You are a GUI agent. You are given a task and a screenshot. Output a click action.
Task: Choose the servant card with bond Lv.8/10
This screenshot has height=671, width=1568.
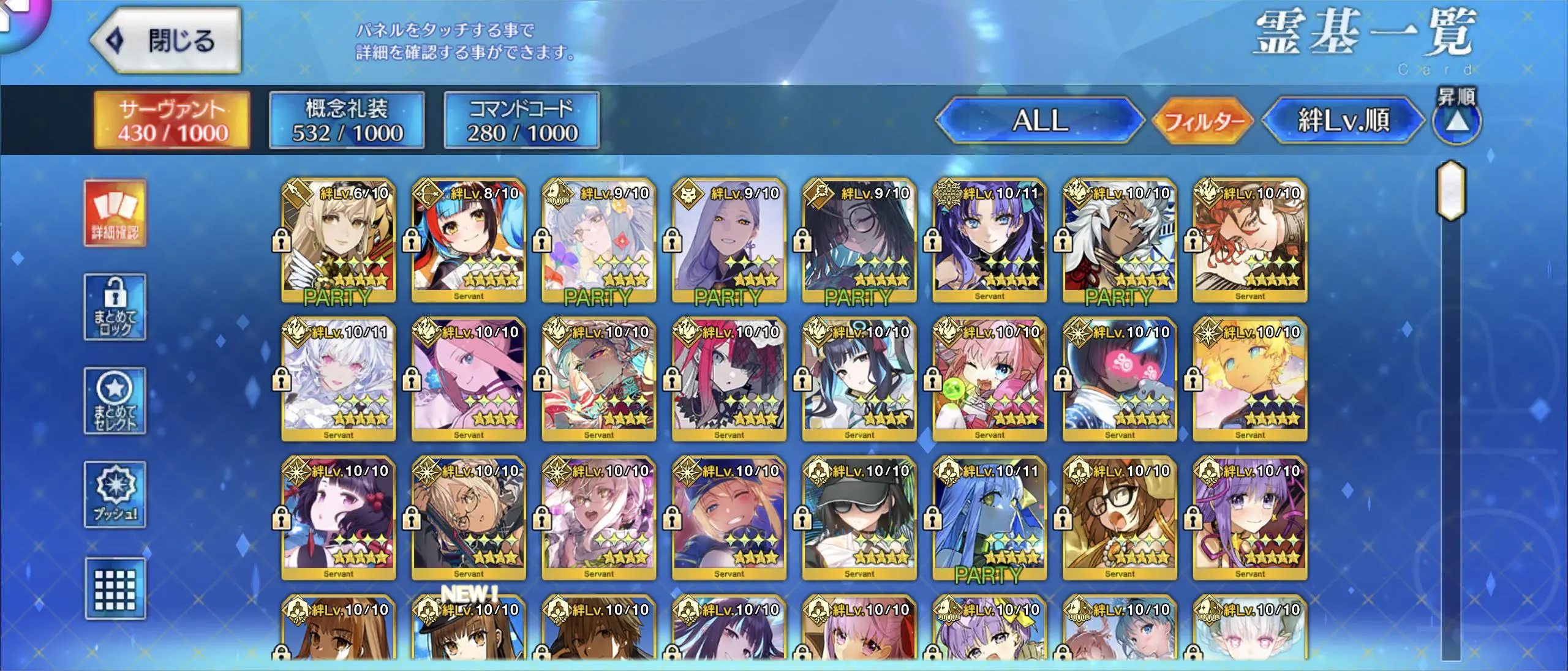(x=469, y=241)
